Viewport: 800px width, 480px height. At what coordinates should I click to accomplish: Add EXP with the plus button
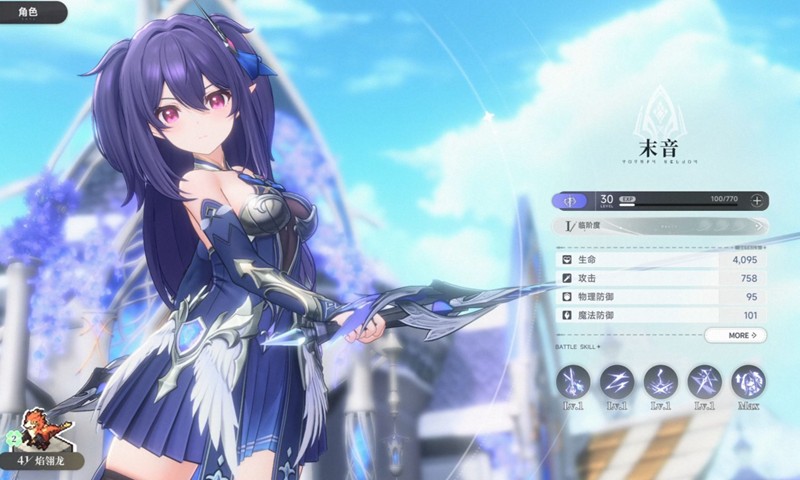pyautogui.click(x=757, y=200)
